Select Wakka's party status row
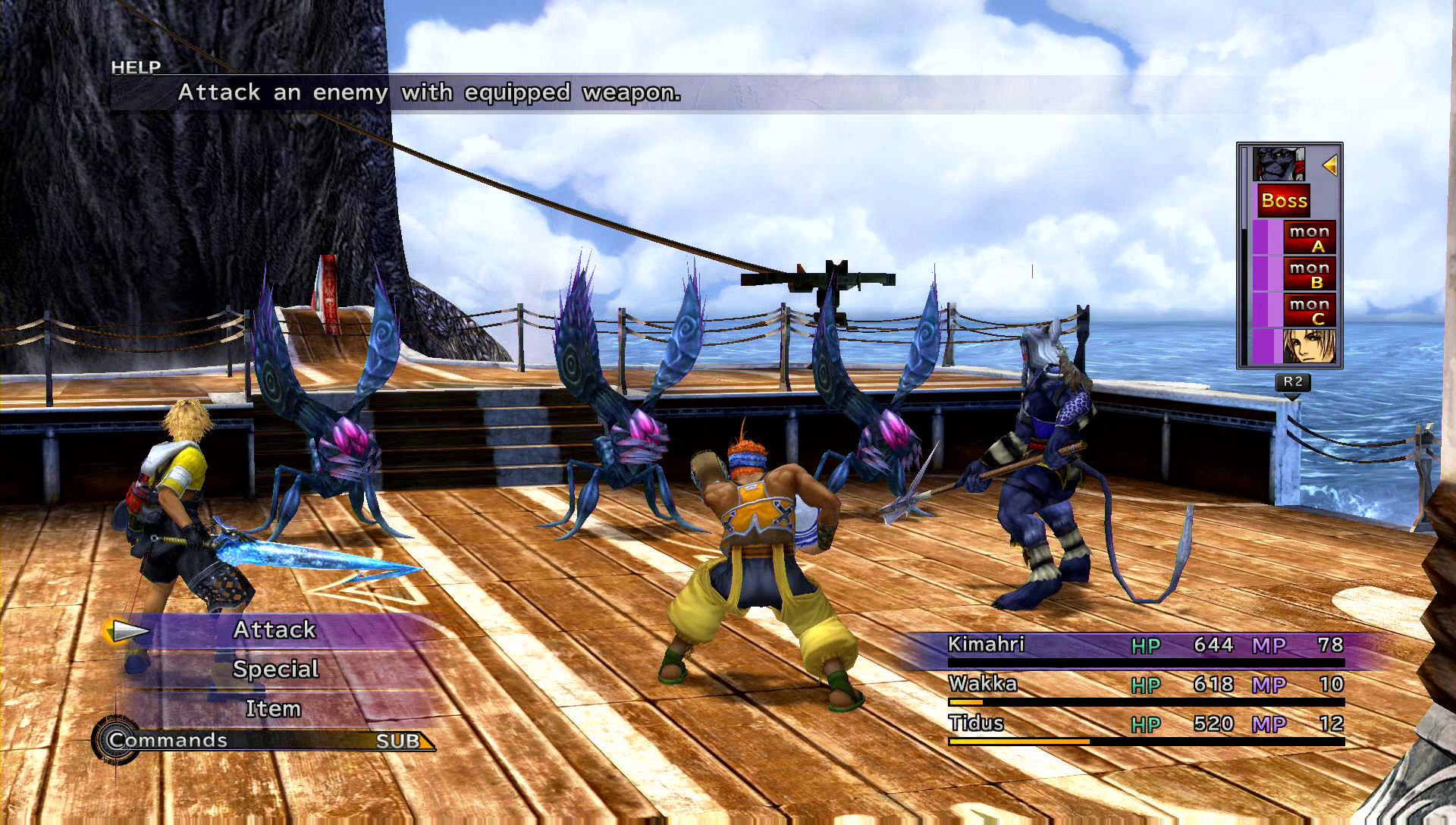Image resolution: width=1456 pixels, height=825 pixels. (x=1145, y=685)
